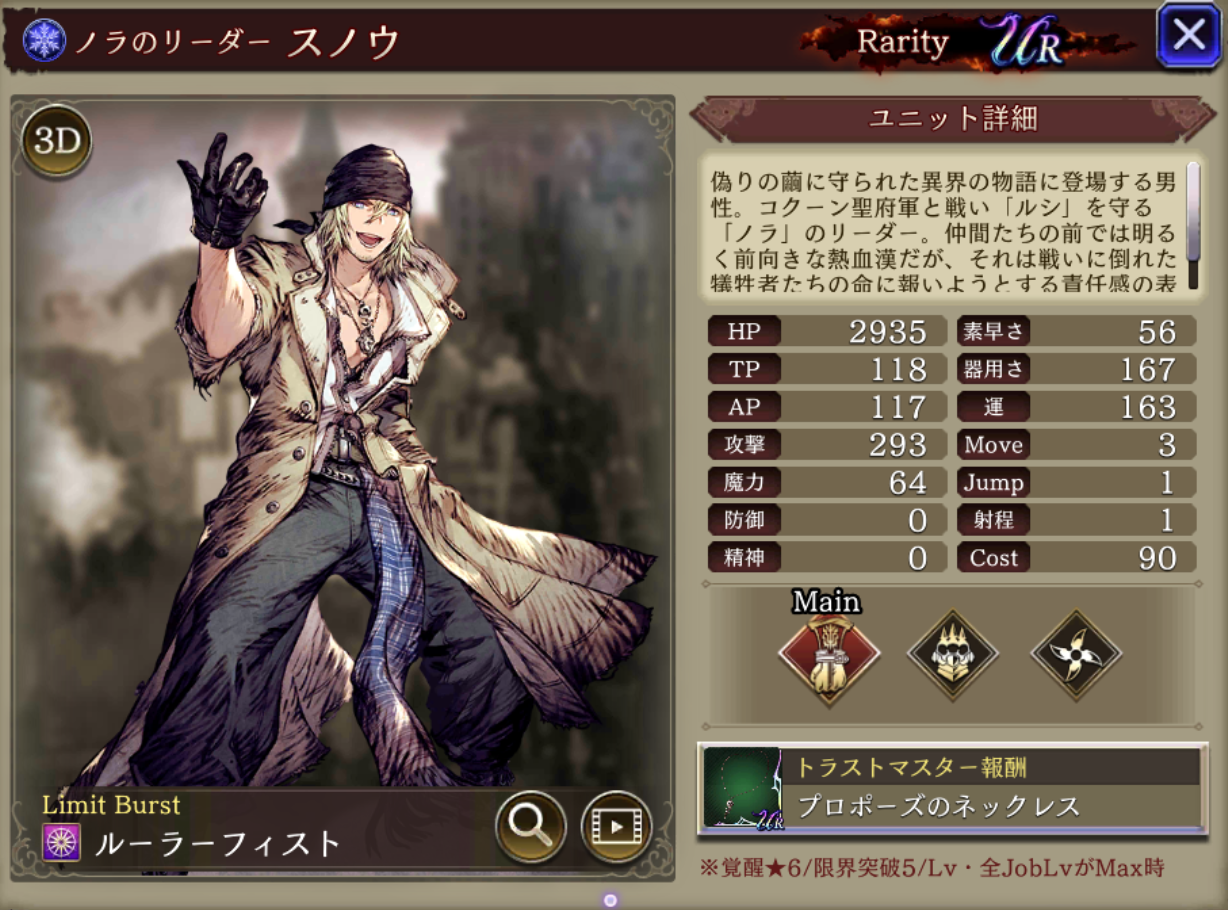Choose the crowned armor sub job icon
The image size is (1228, 910).
[x=952, y=655]
